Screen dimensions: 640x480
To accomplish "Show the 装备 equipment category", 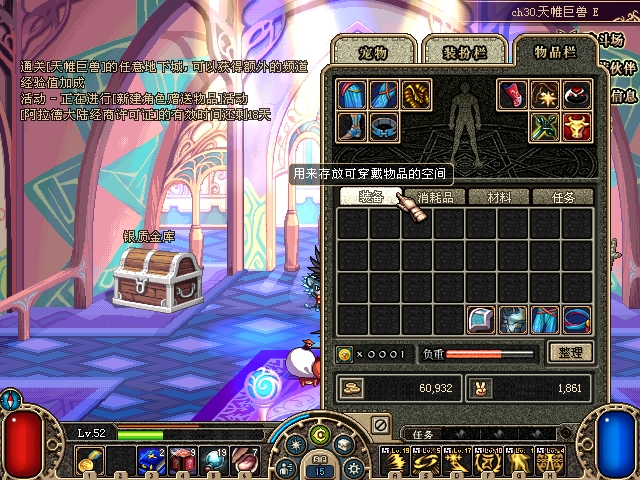I will [371, 197].
